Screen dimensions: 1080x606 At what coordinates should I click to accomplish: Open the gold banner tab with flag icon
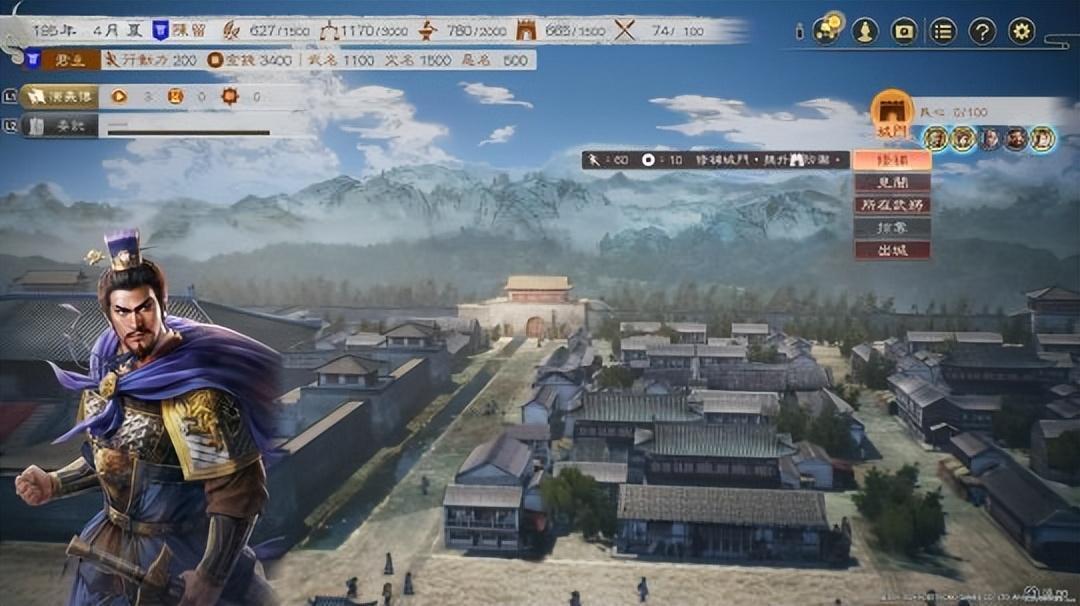[60, 96]
